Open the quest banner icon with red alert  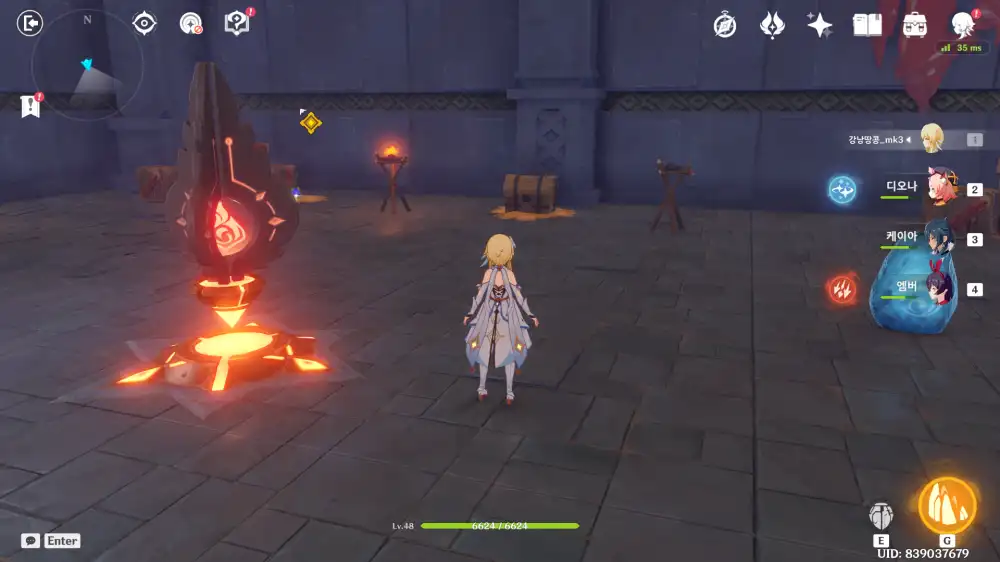(30, 106)
